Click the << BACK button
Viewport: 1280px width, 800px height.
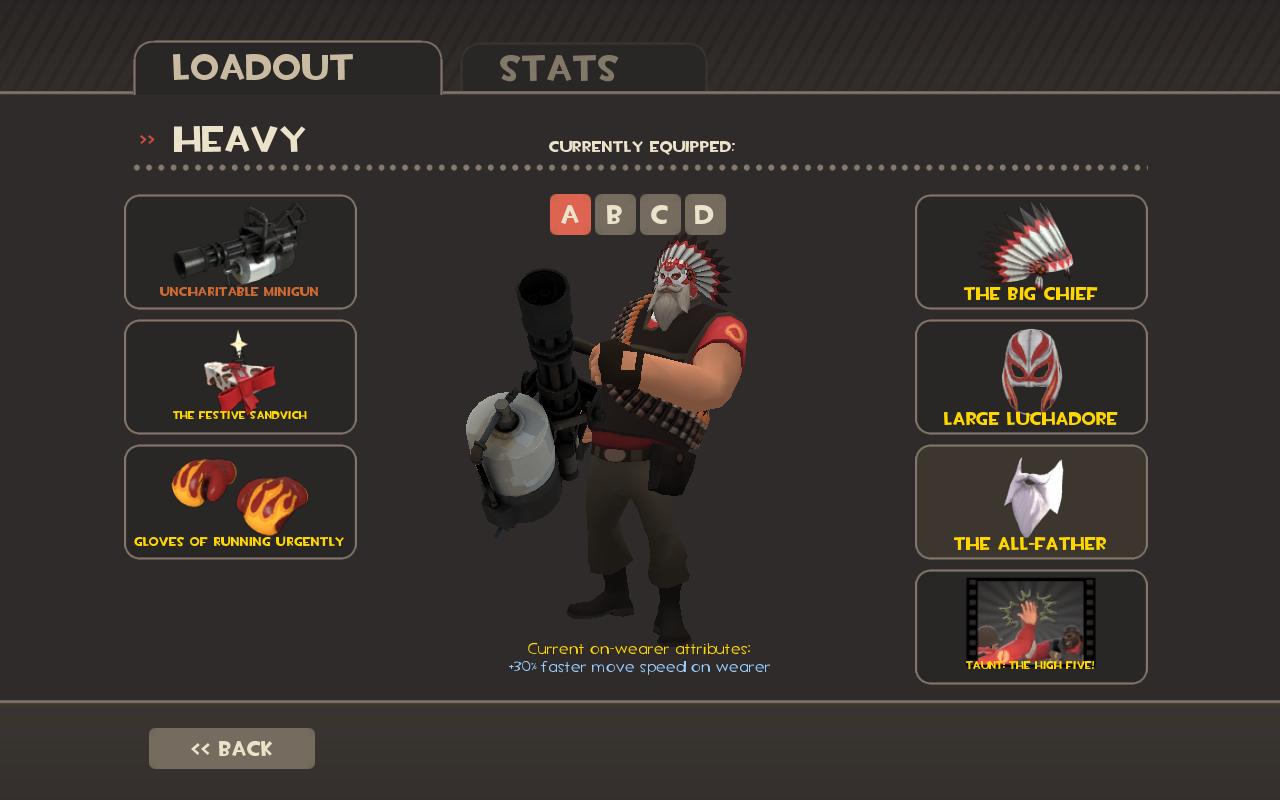coord(232,748)
